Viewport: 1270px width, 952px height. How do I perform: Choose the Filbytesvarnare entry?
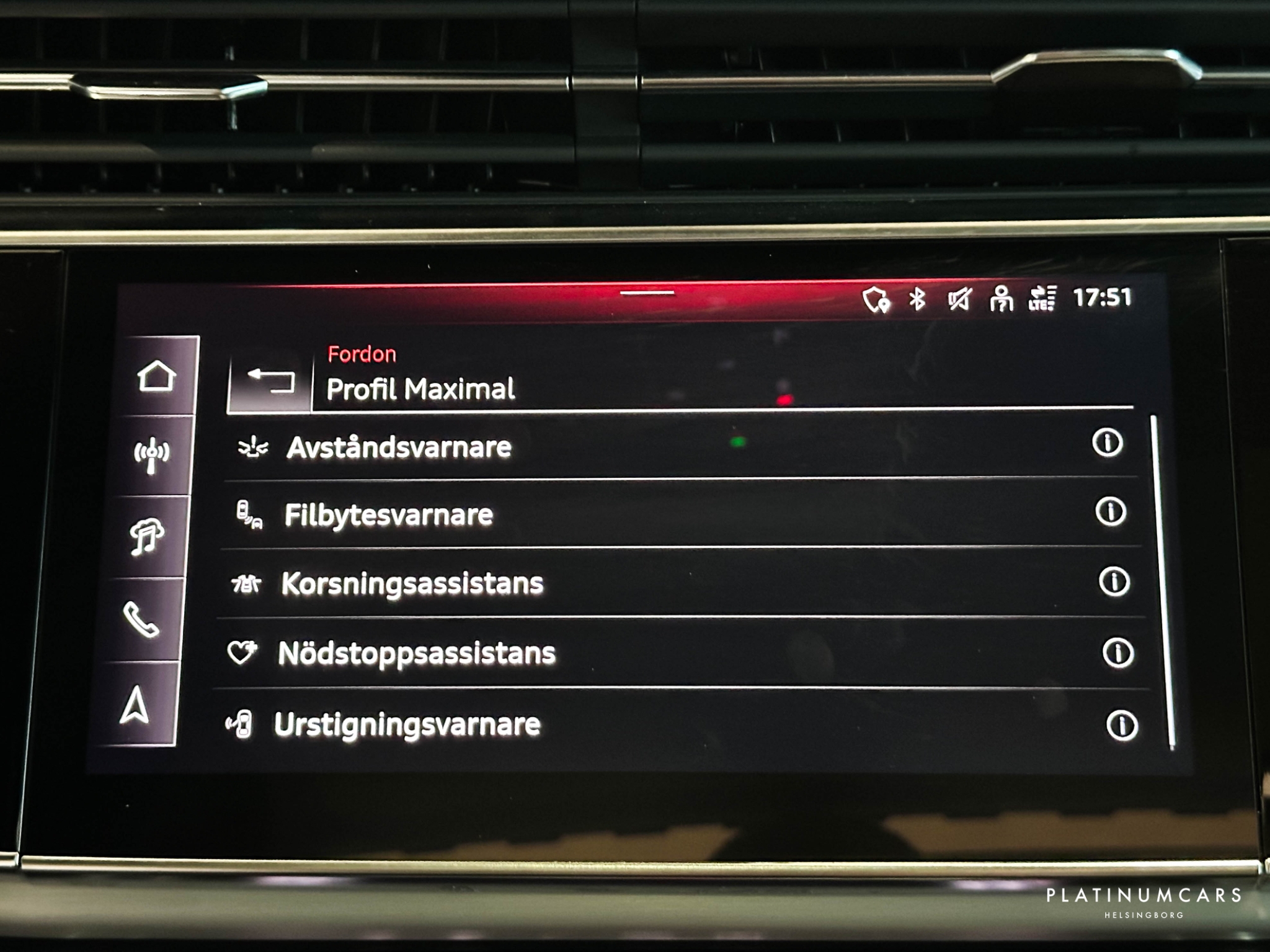point(388,515)
